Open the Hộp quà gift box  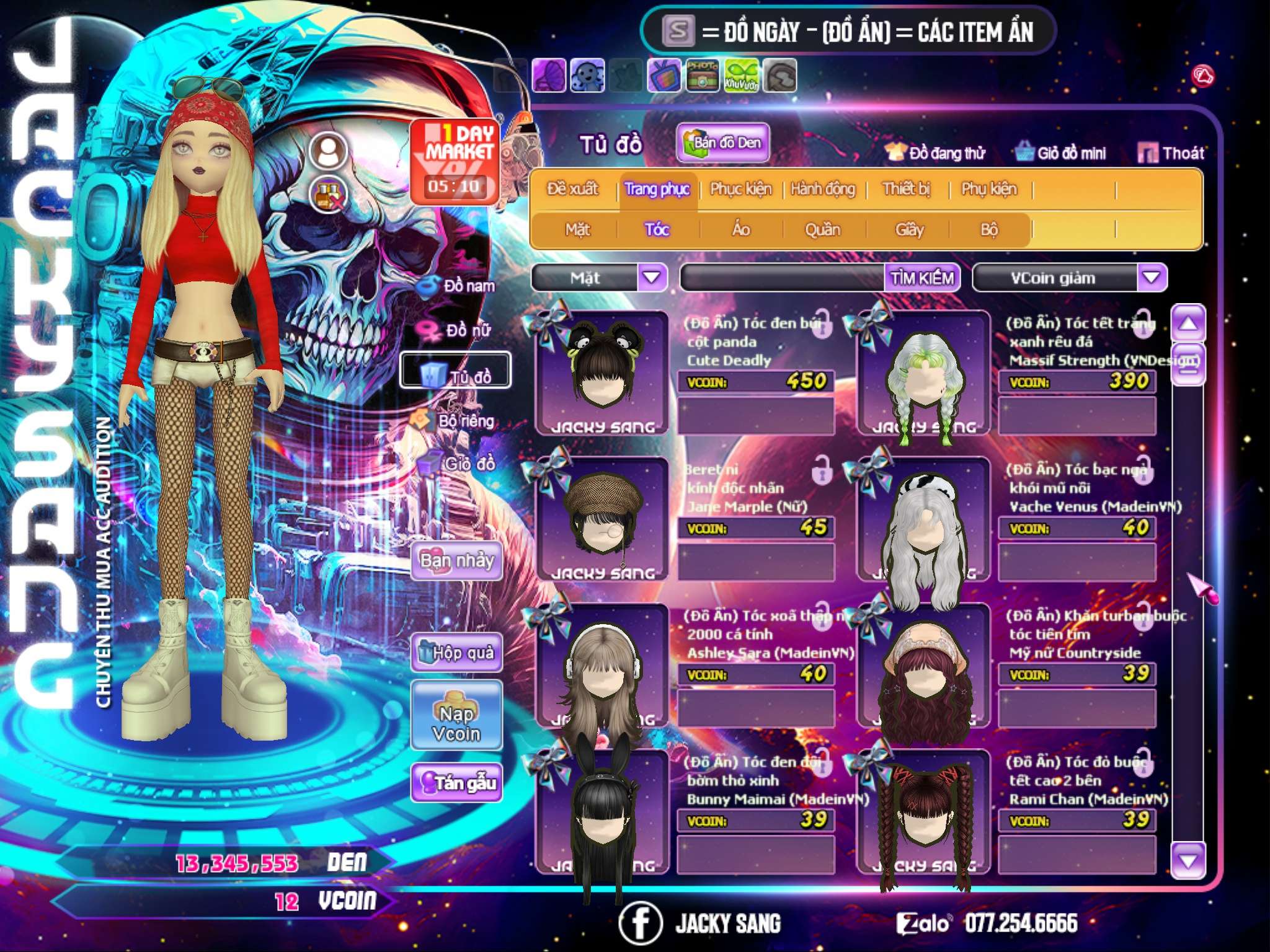(456, 652)
